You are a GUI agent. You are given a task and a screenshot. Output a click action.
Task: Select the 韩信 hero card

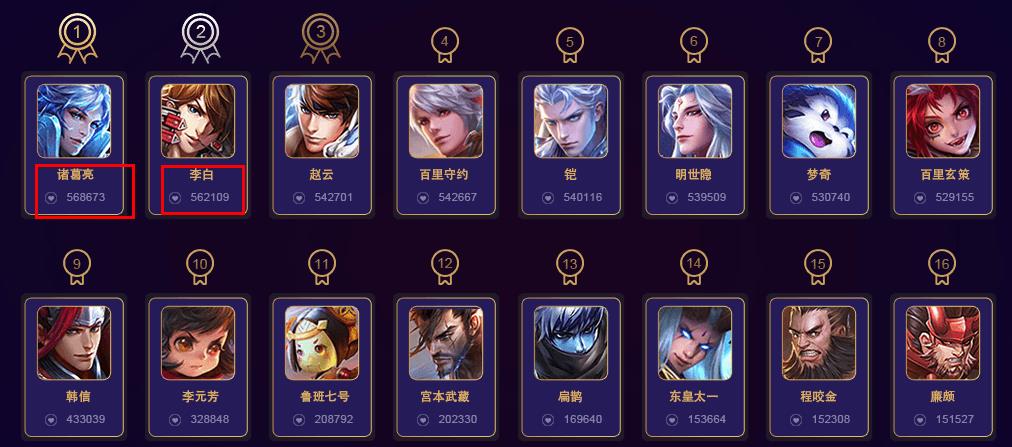pos(74,342)
